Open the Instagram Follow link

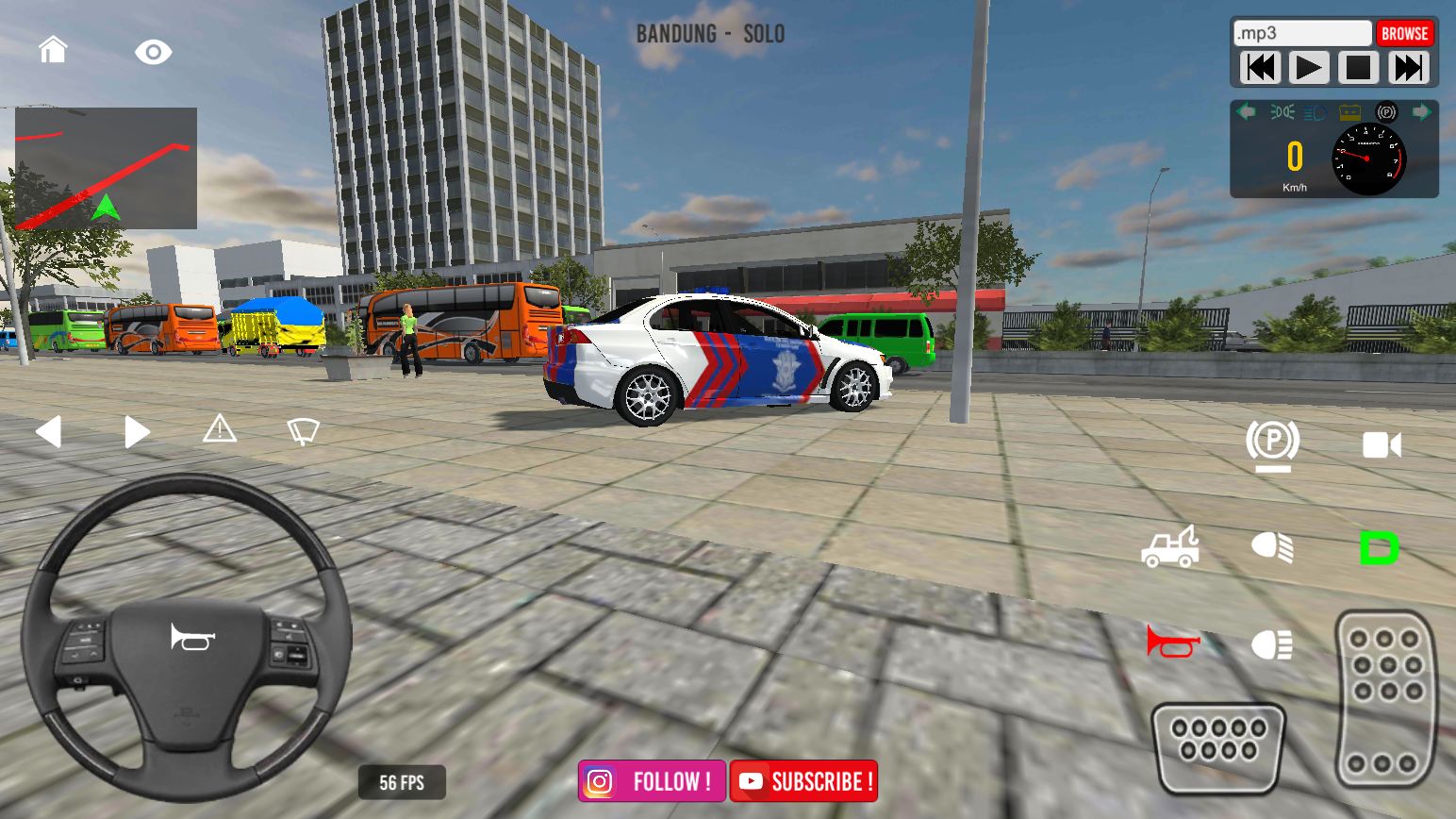click(x=652, y=781)
